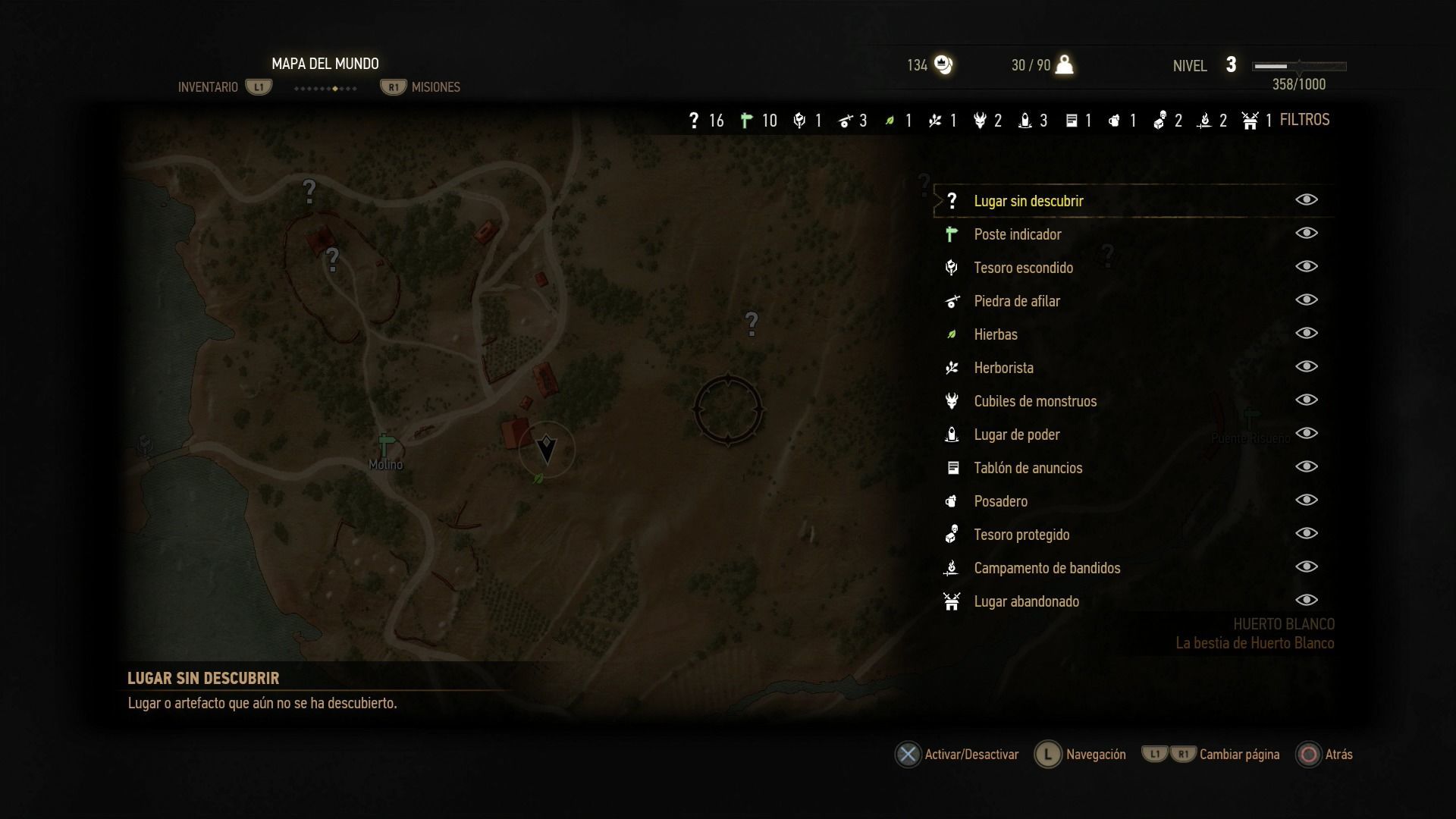1456x819 pixels.
Task: Toggle visibility eye for Lugar de poder
Action: (1306, 433)
